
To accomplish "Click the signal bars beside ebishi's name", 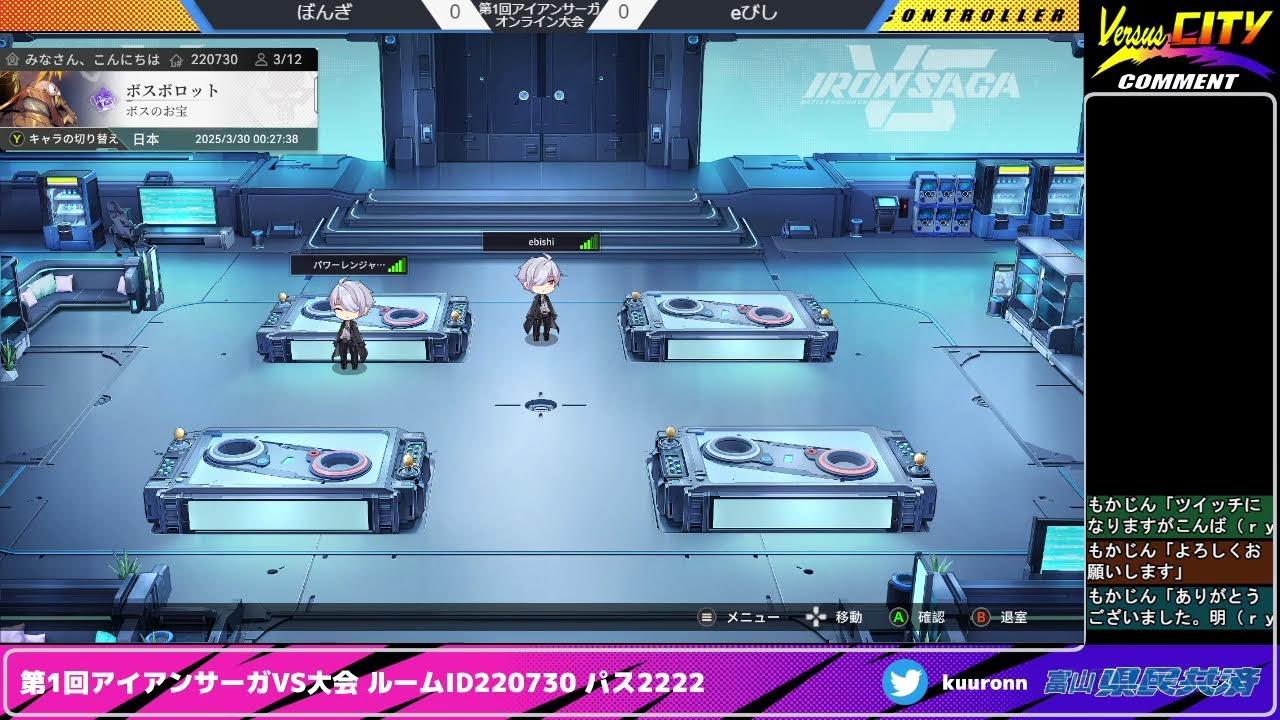I will 587,241.
